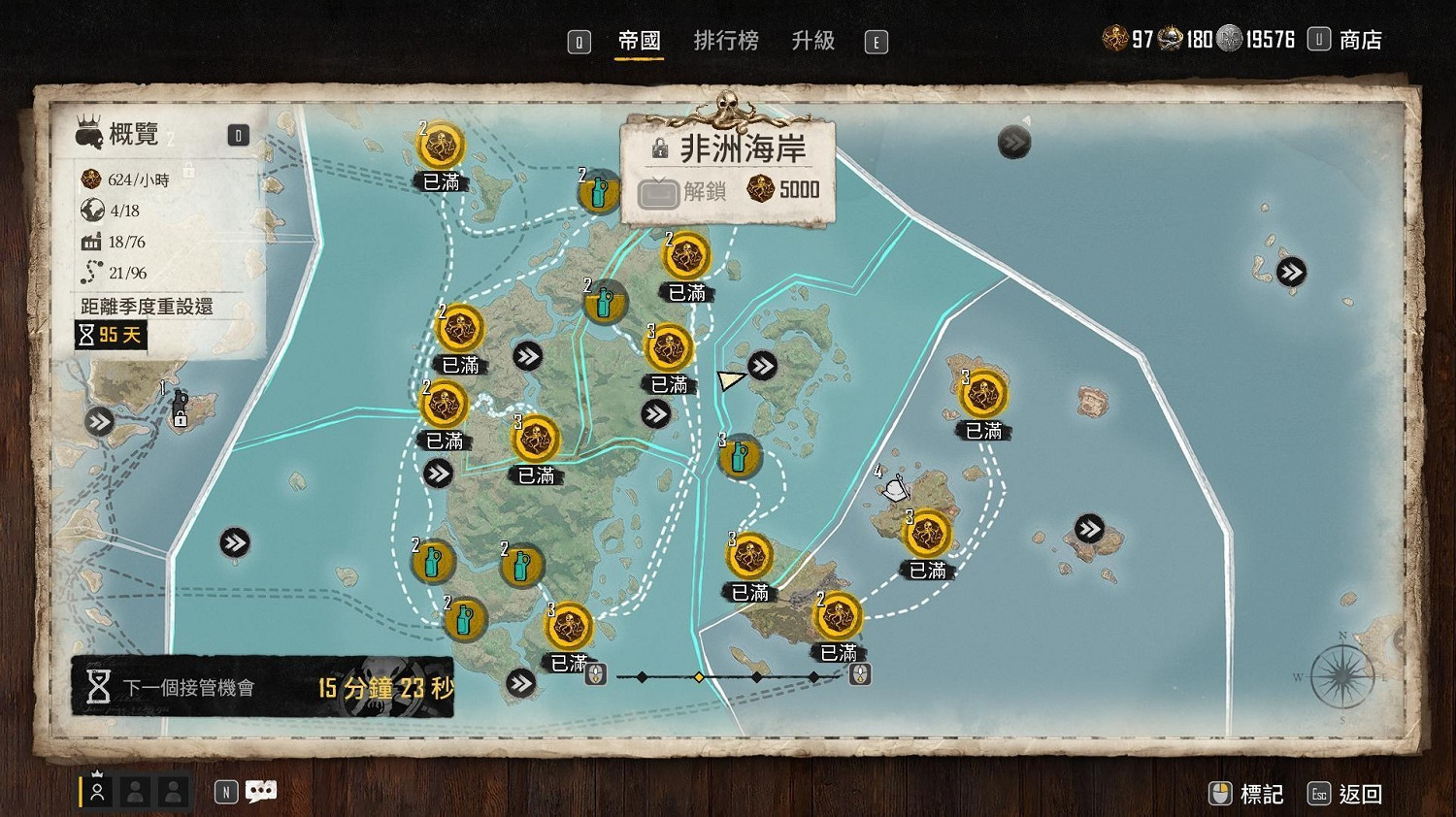Click the manufactory icon showing 18/76
Viewport: 1456px width, 817px height.
[x=91, y=242]
